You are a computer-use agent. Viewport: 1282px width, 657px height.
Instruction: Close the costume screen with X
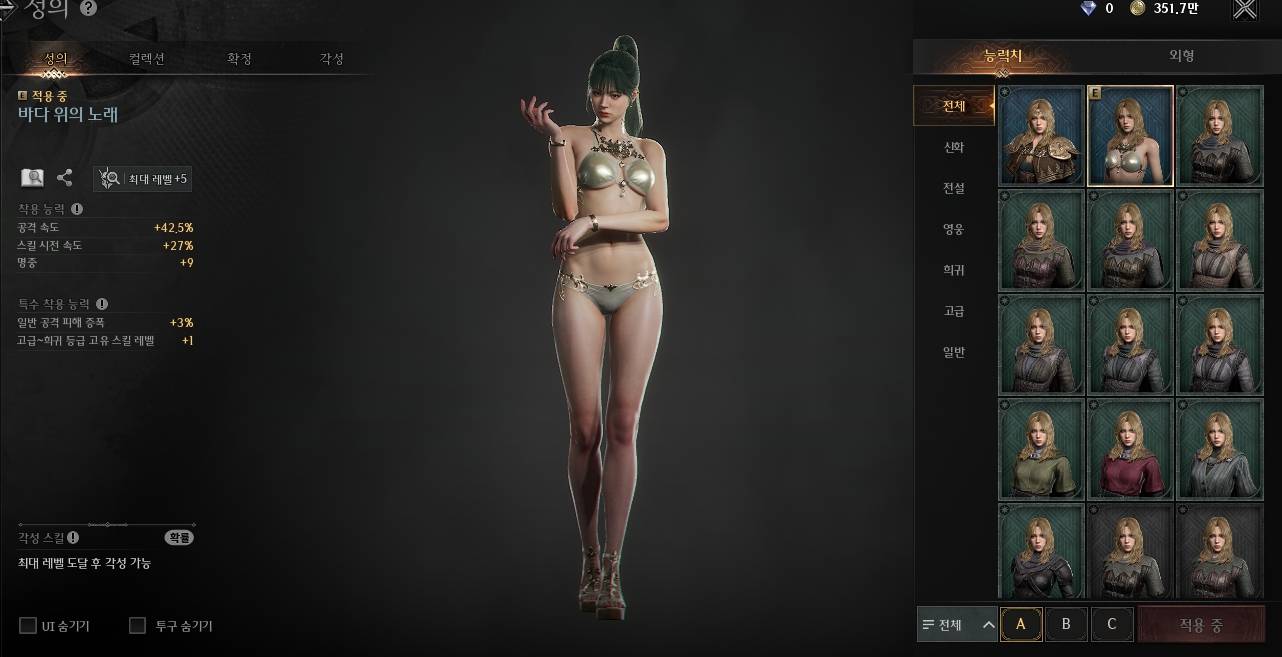click(1244, 10)
